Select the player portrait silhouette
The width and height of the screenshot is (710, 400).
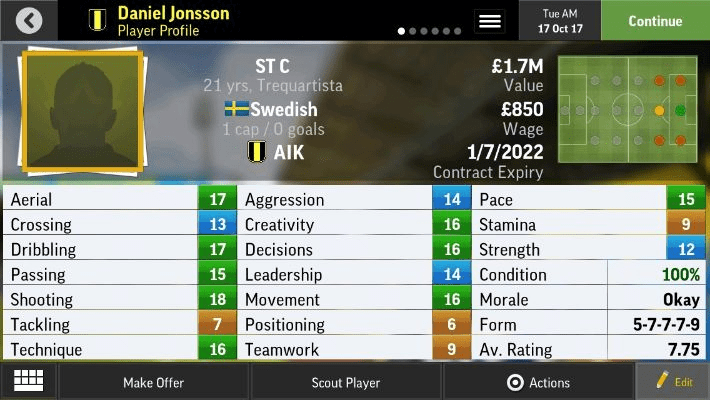pyautogui.click(x=83, y=110)
